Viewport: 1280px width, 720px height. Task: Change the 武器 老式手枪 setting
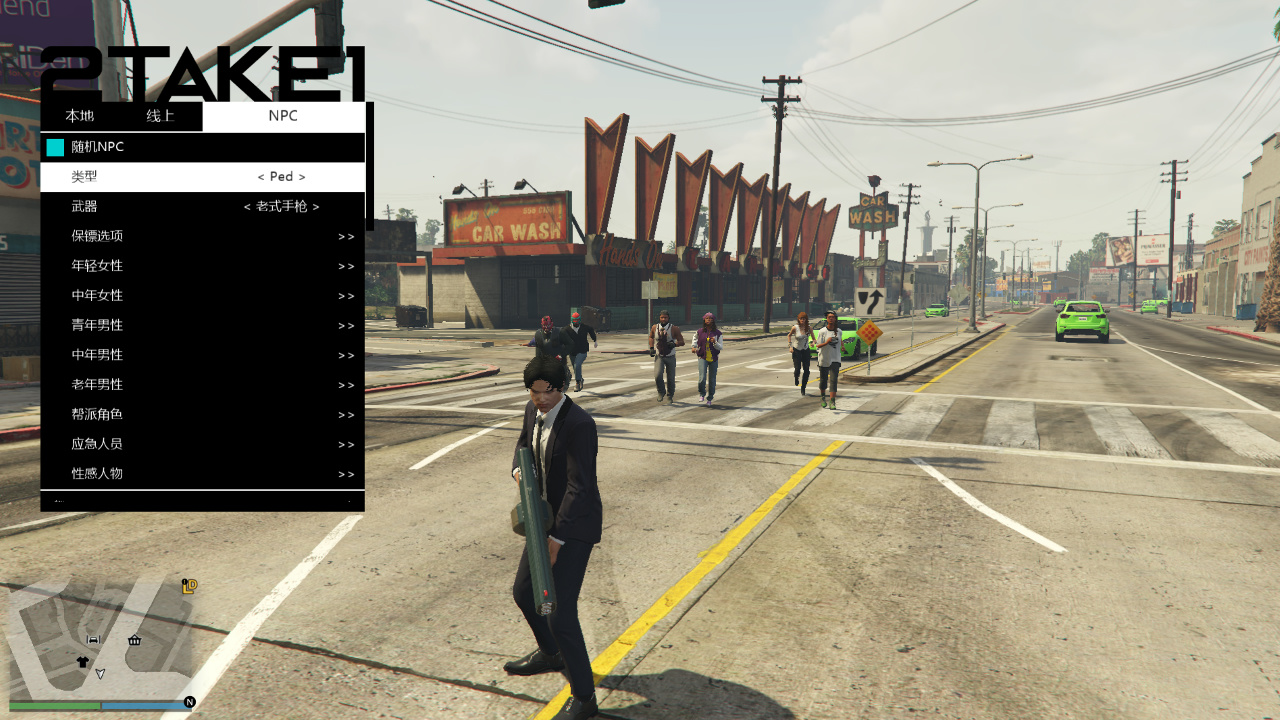click(x=281, y=207)
